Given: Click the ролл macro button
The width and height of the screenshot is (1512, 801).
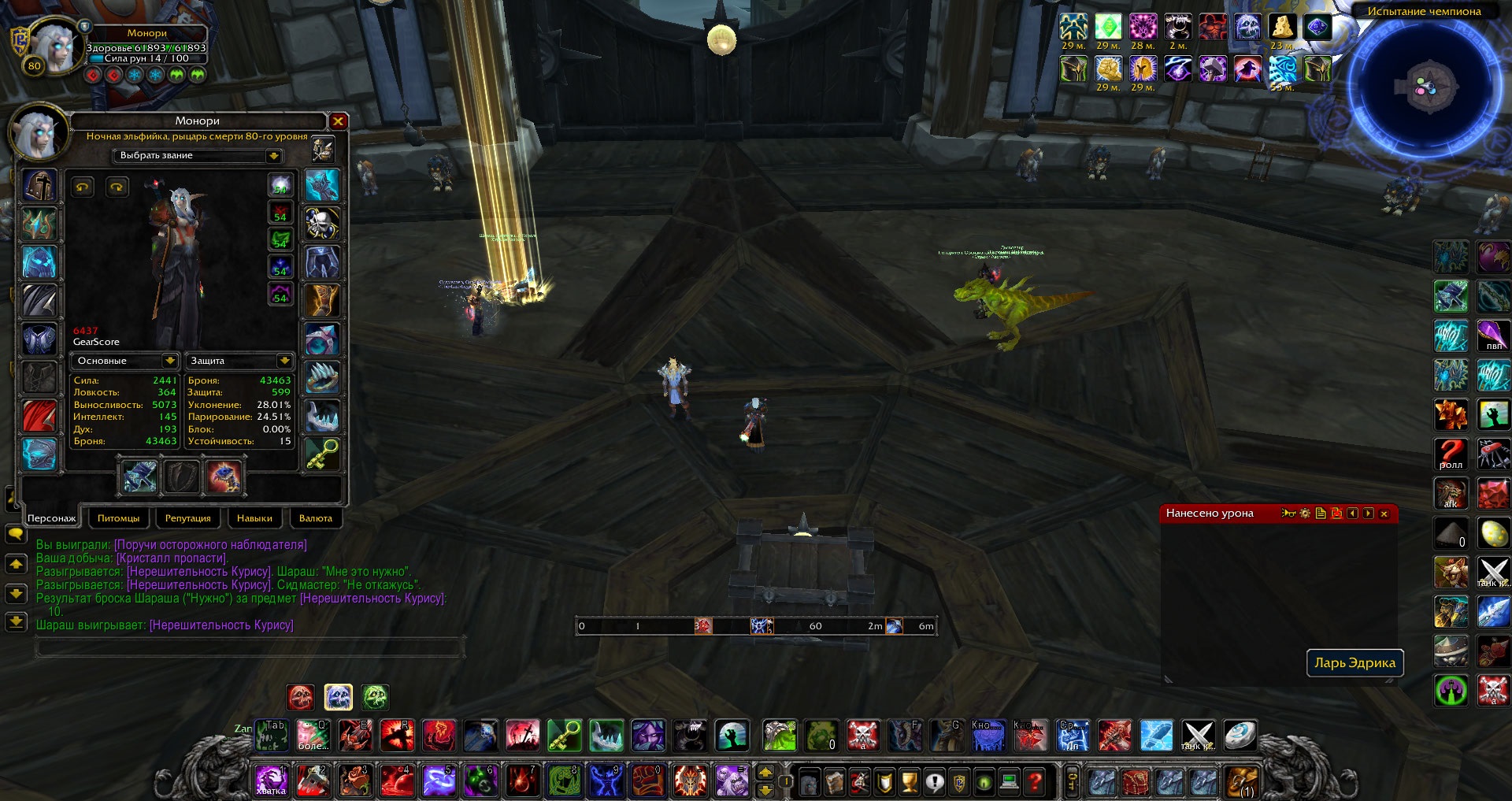Looking at the screenshot, I should pos(1451,454).
